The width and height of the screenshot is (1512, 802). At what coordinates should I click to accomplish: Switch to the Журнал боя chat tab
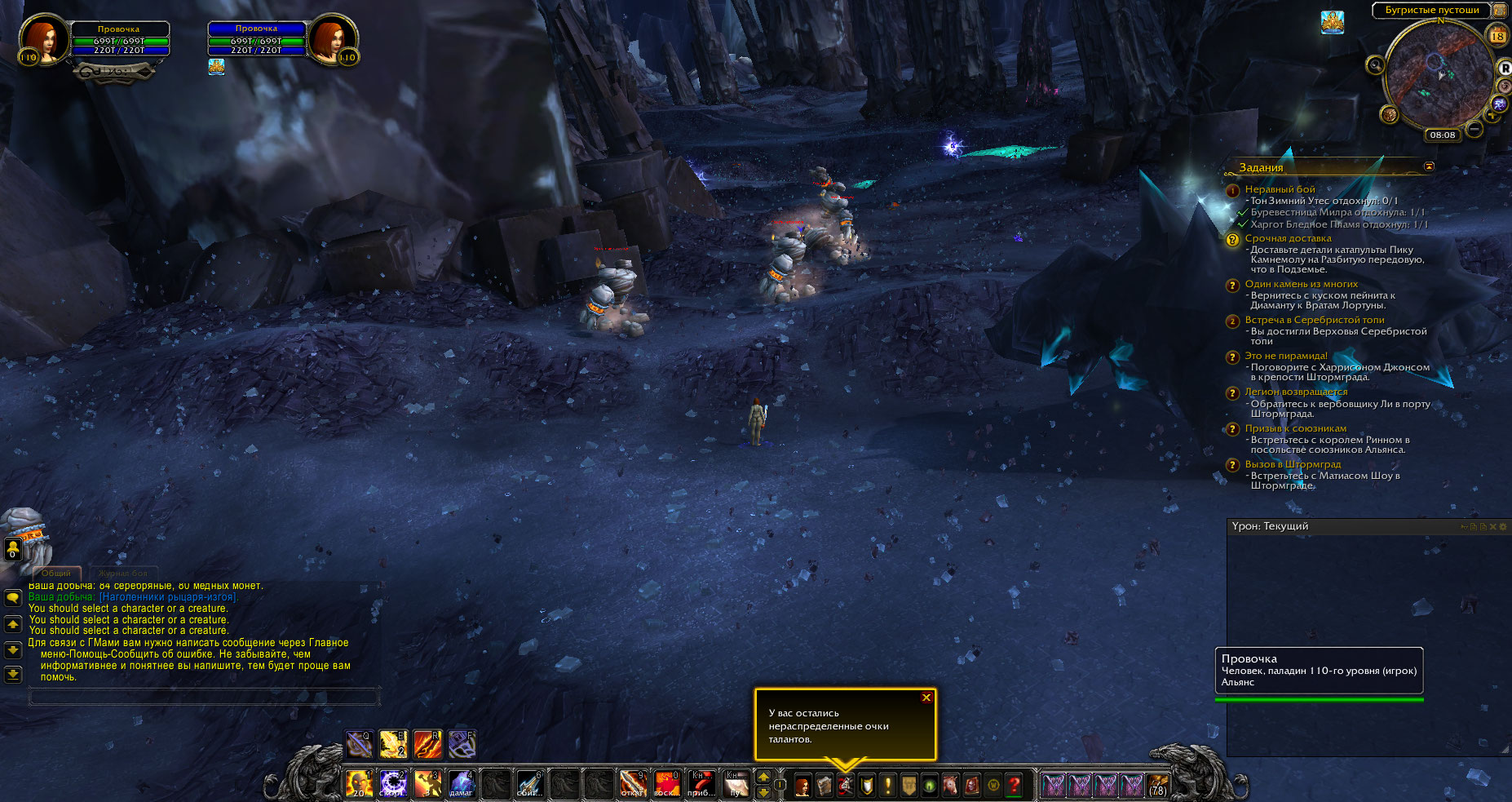pos(123,574)
